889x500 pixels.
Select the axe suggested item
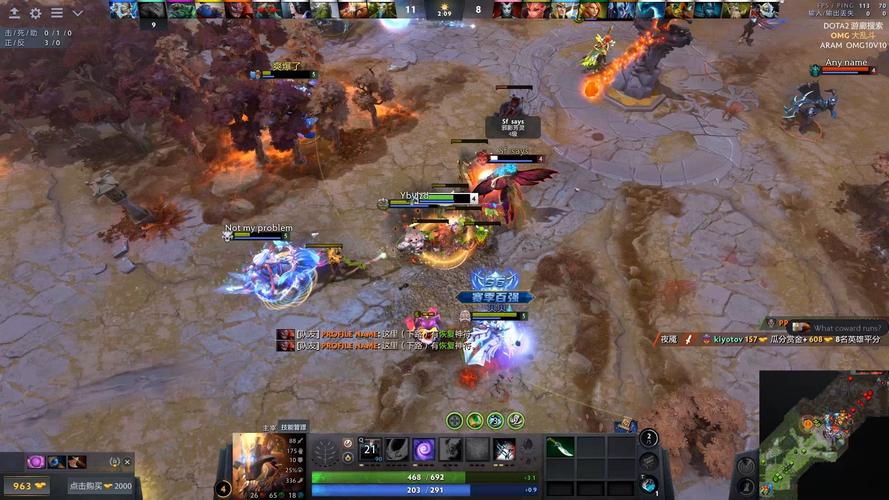77,462
